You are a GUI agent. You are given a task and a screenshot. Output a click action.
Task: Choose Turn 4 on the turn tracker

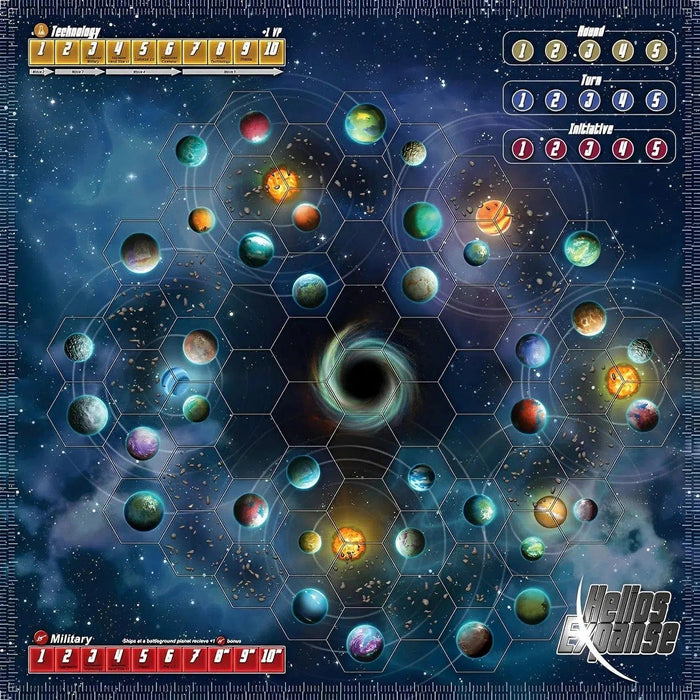(623, 100)
